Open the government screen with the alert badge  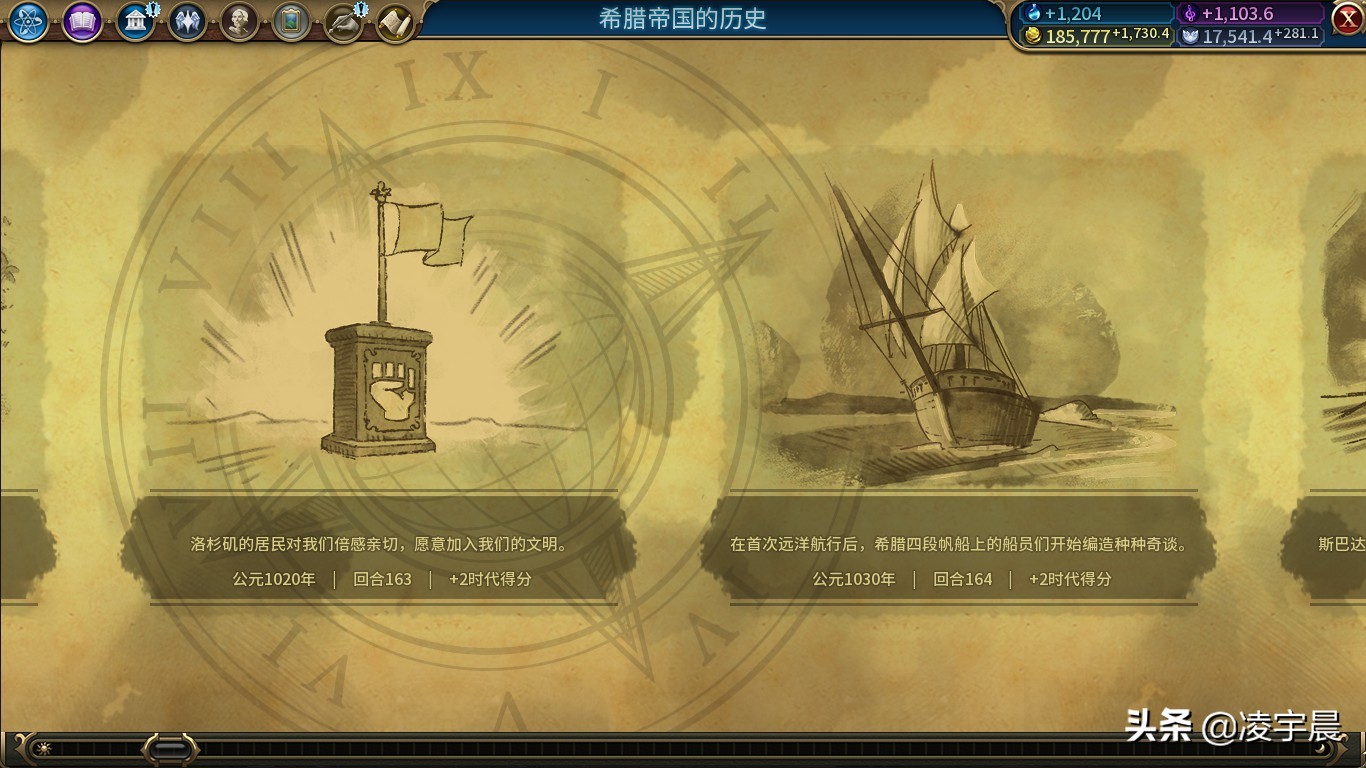coord(136,21)
